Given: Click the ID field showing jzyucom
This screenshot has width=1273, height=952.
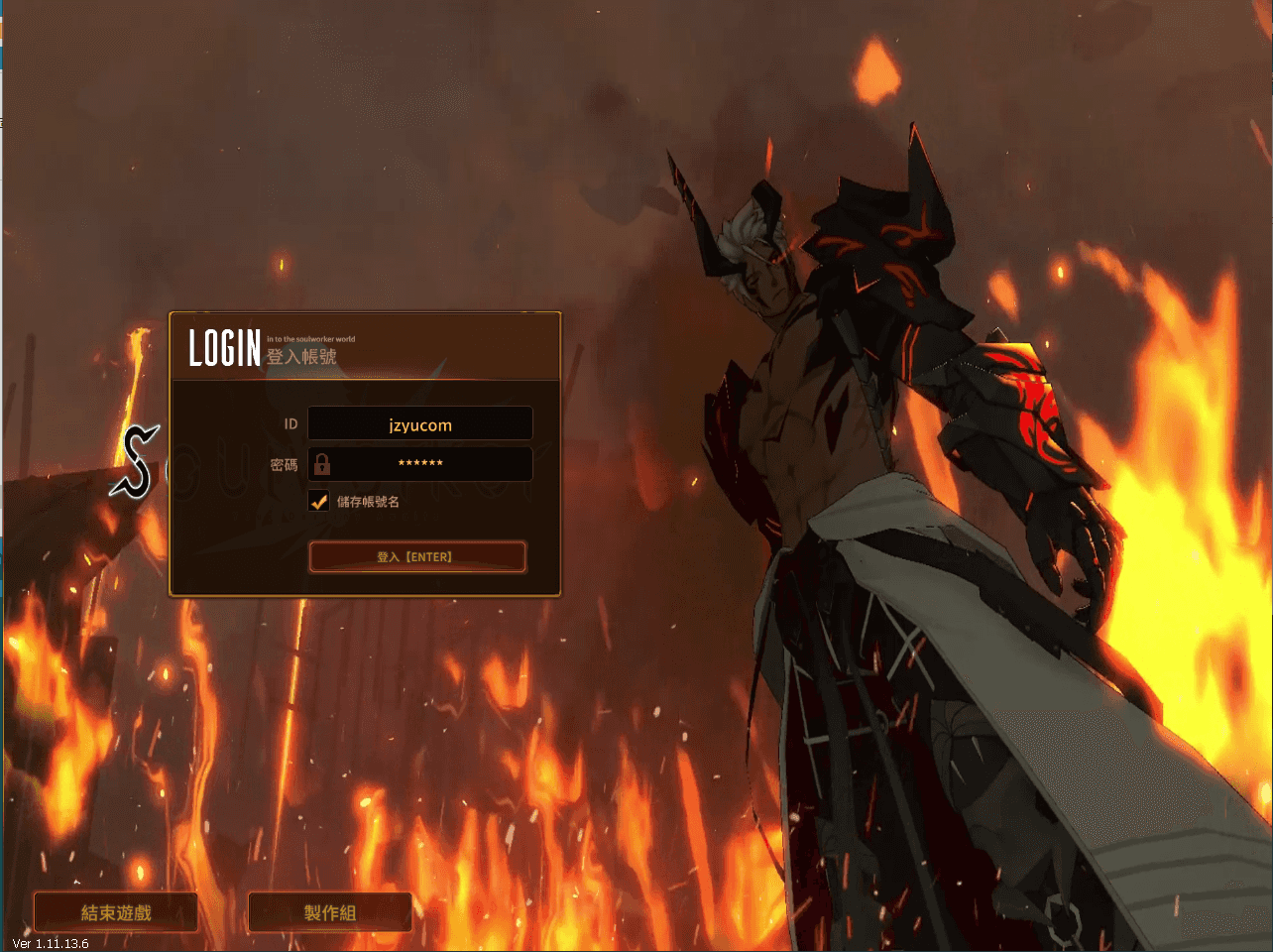Looking at the screenshot, I should (420, 423).
